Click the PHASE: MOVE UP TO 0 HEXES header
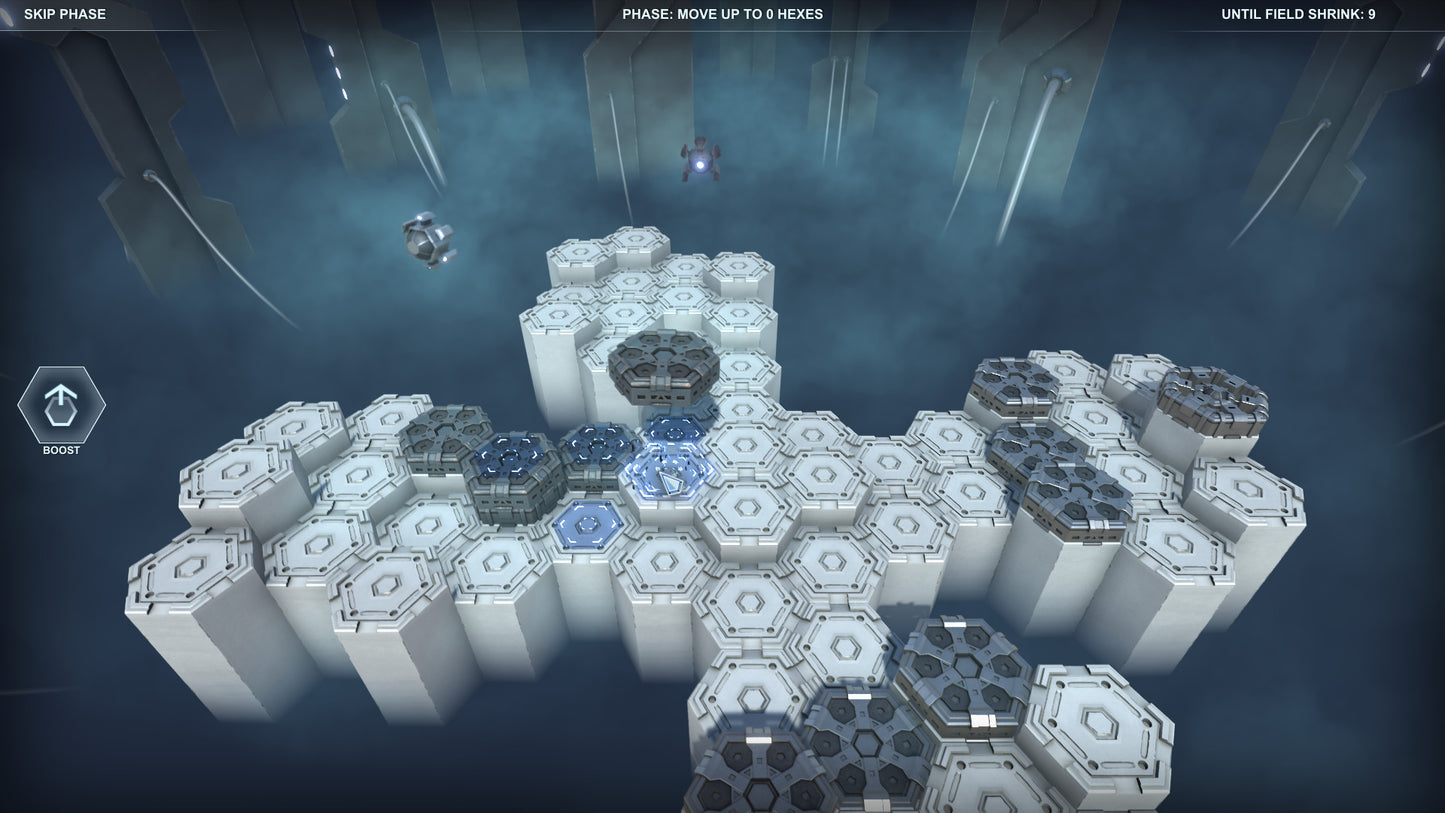1445x813 pixels. pyautogui.click(x=722, y=14)
